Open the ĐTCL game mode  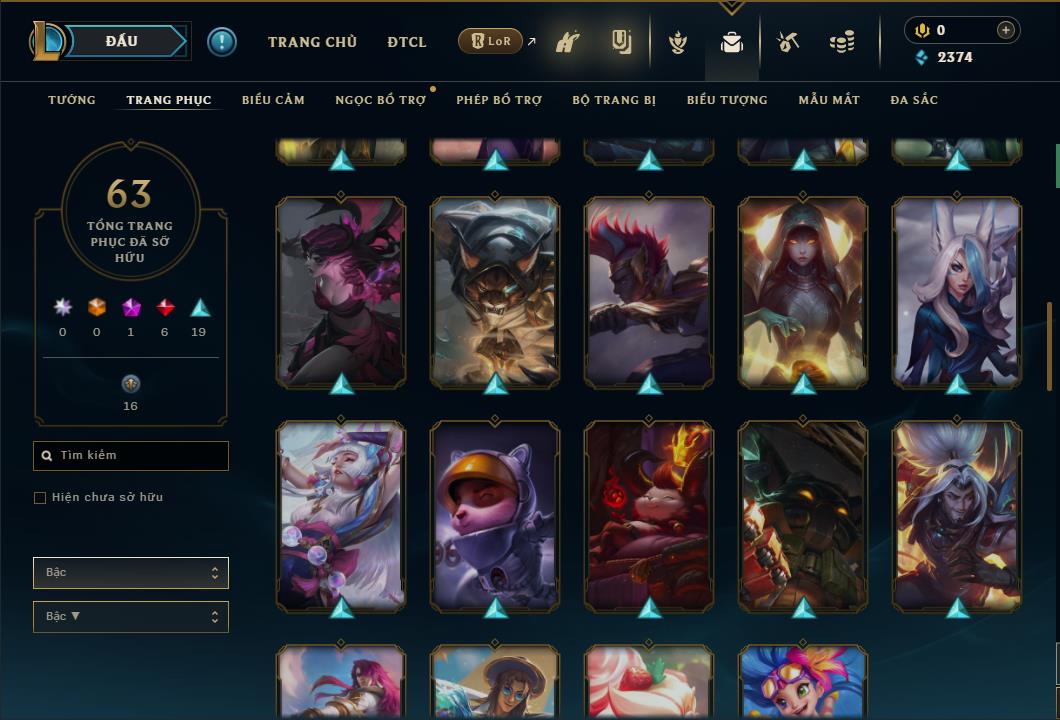click(406, 42)
